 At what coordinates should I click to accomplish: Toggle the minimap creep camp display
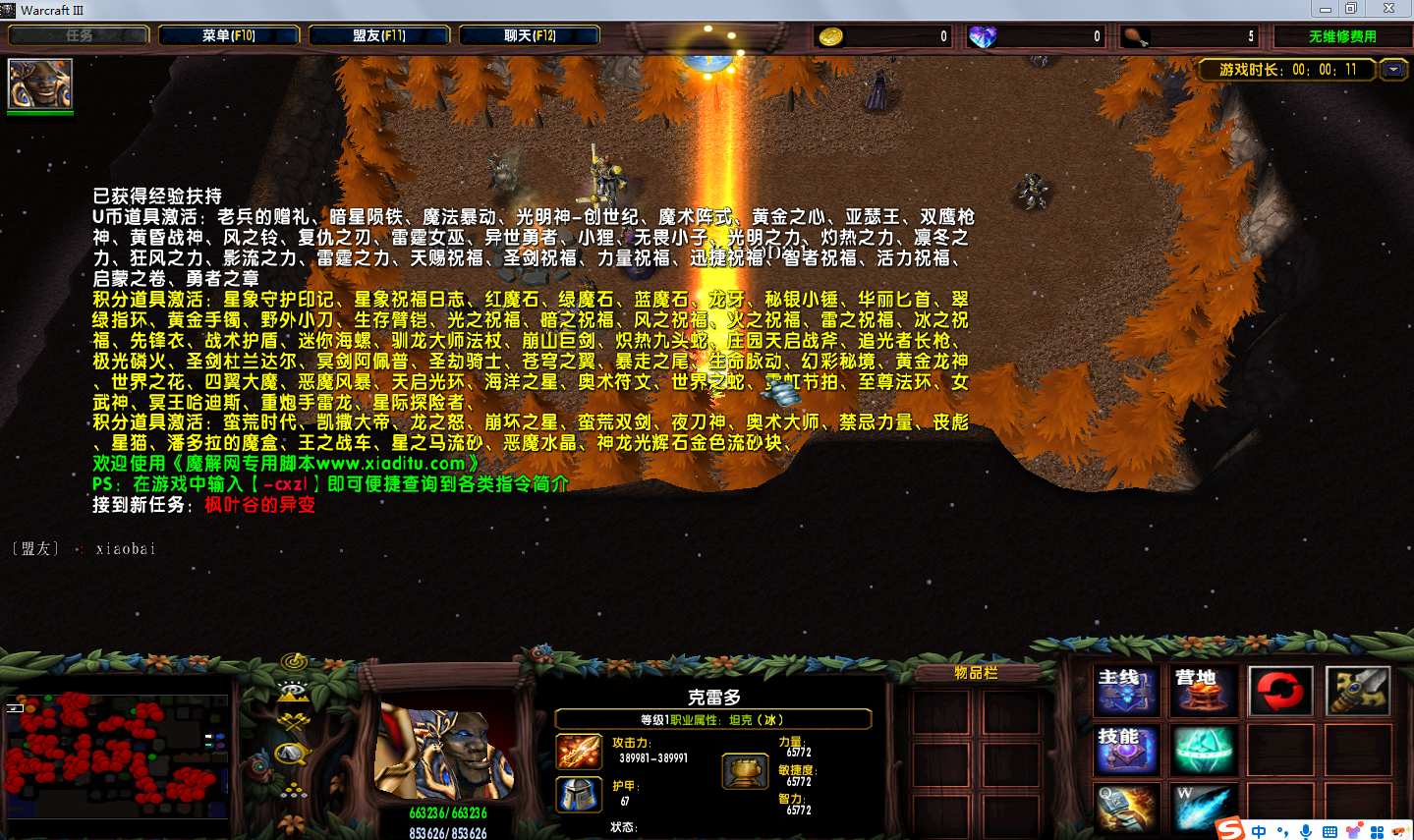292,755
